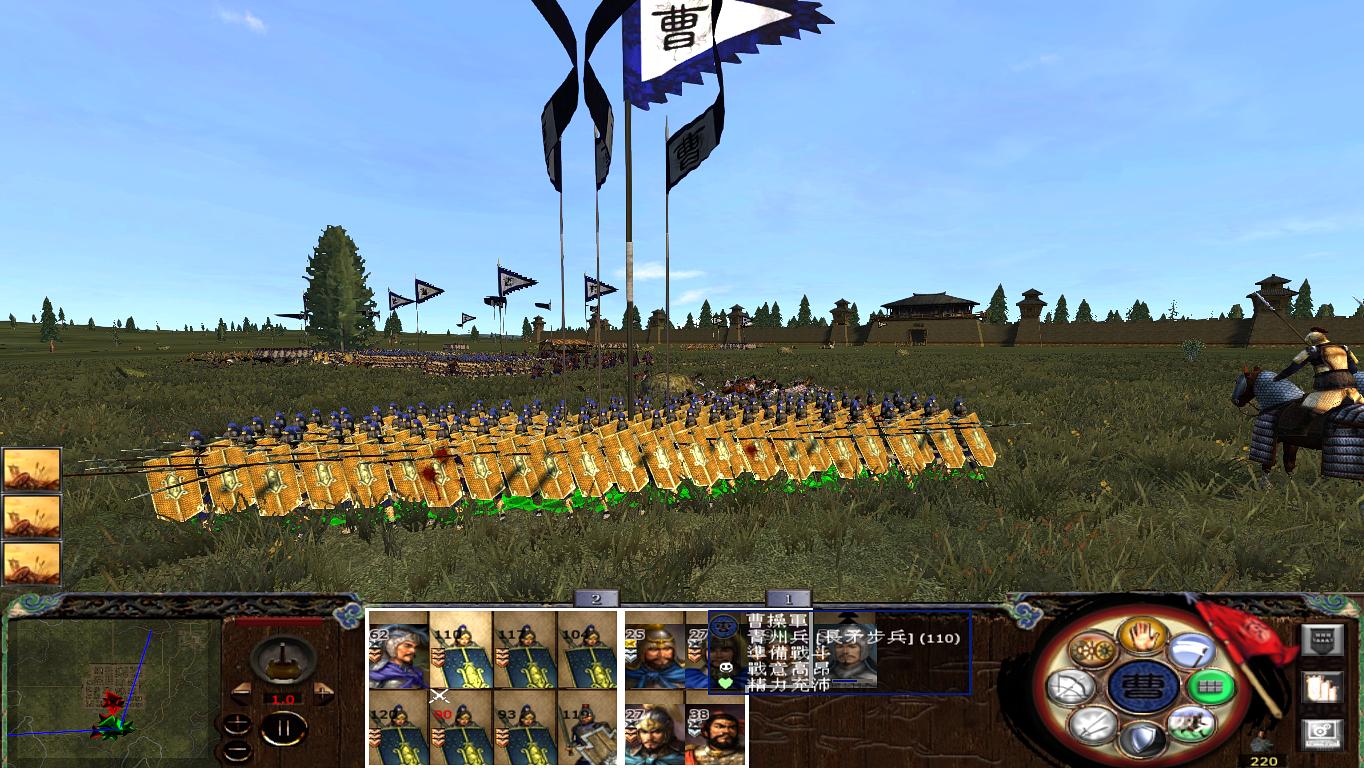Click the golden wheels special ability icon
Viewport: 1364px width, 768px height.
click(1090, 649)
